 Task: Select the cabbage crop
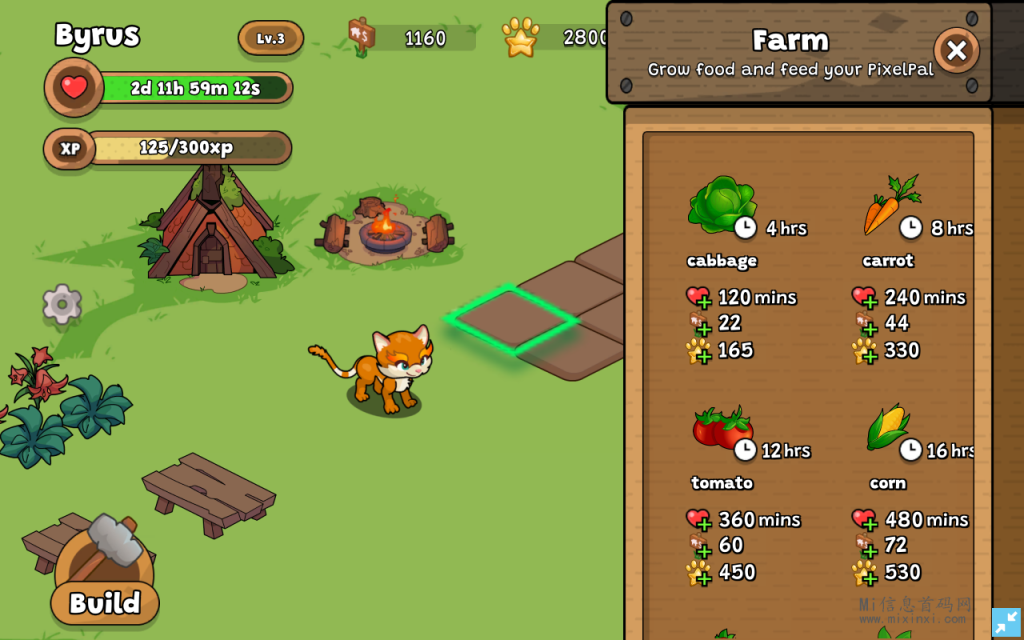click(722, 206)
